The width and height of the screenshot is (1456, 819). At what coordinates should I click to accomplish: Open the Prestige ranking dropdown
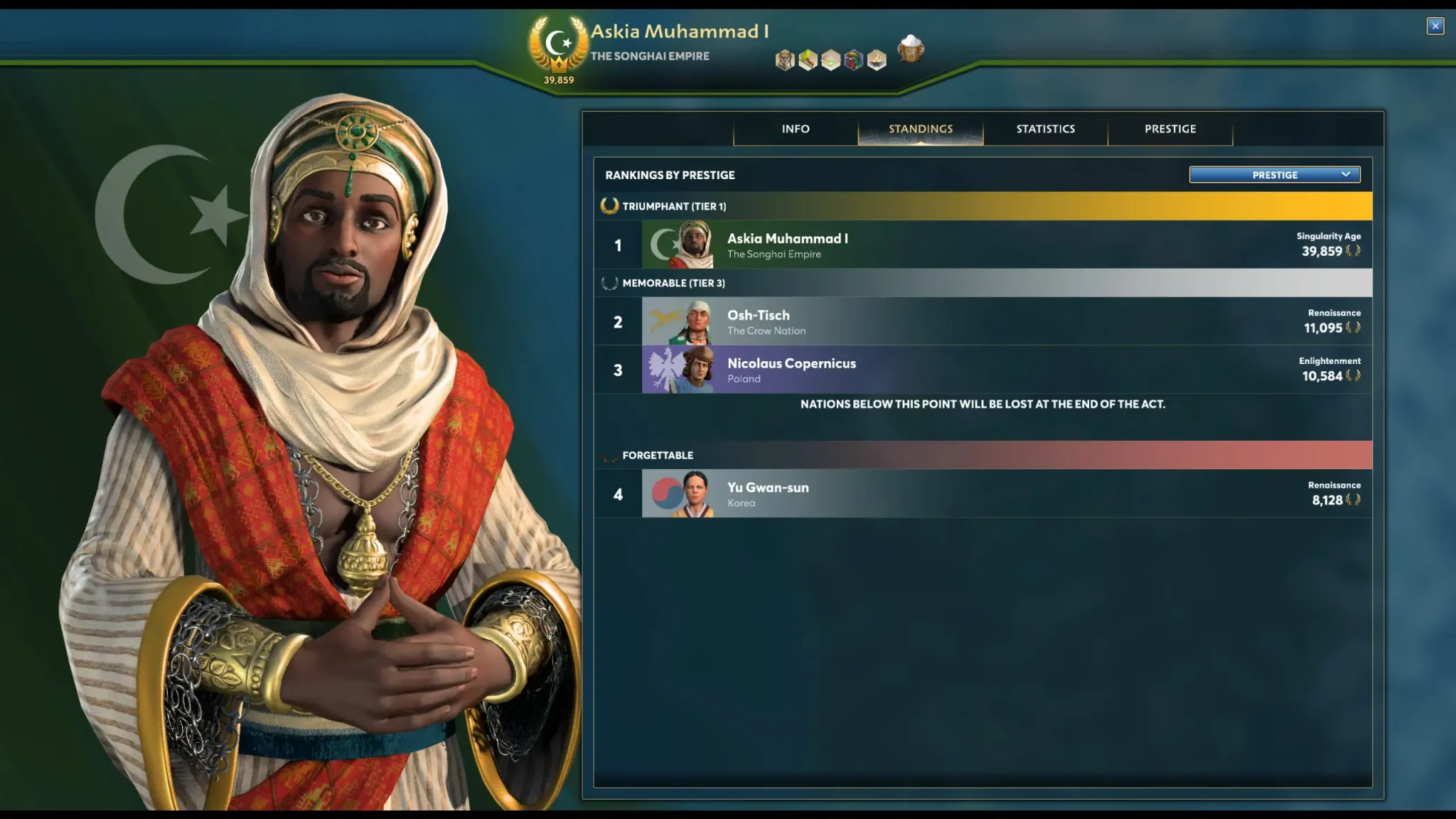coord(1275,175)
